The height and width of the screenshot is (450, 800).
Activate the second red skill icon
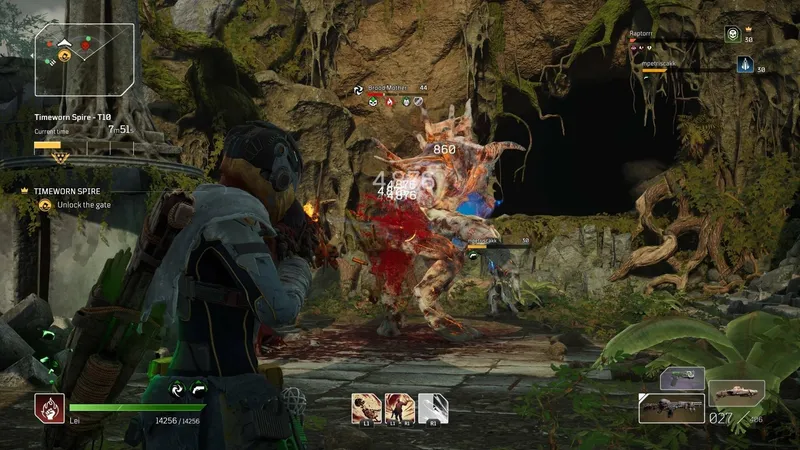pos(399,407)
